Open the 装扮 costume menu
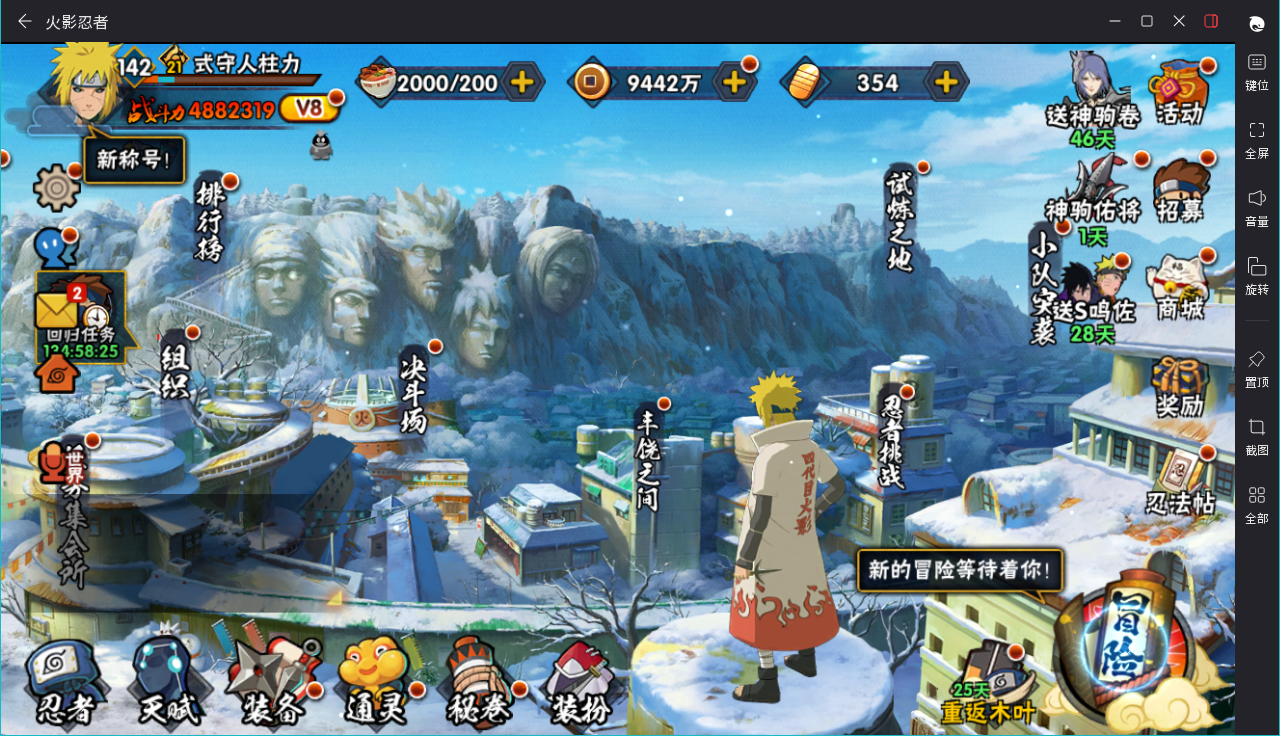1280x736 pixels. pos(581,682)
